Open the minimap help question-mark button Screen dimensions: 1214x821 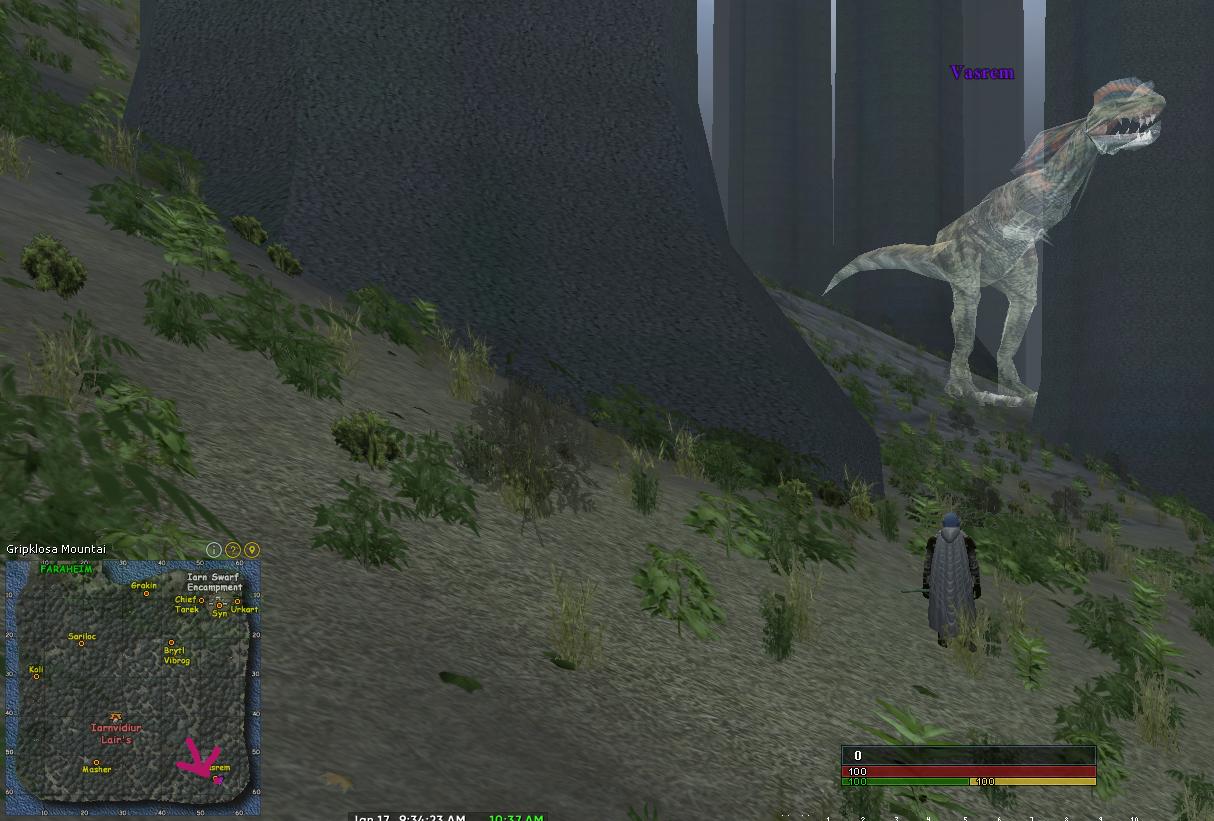(232, 549)
